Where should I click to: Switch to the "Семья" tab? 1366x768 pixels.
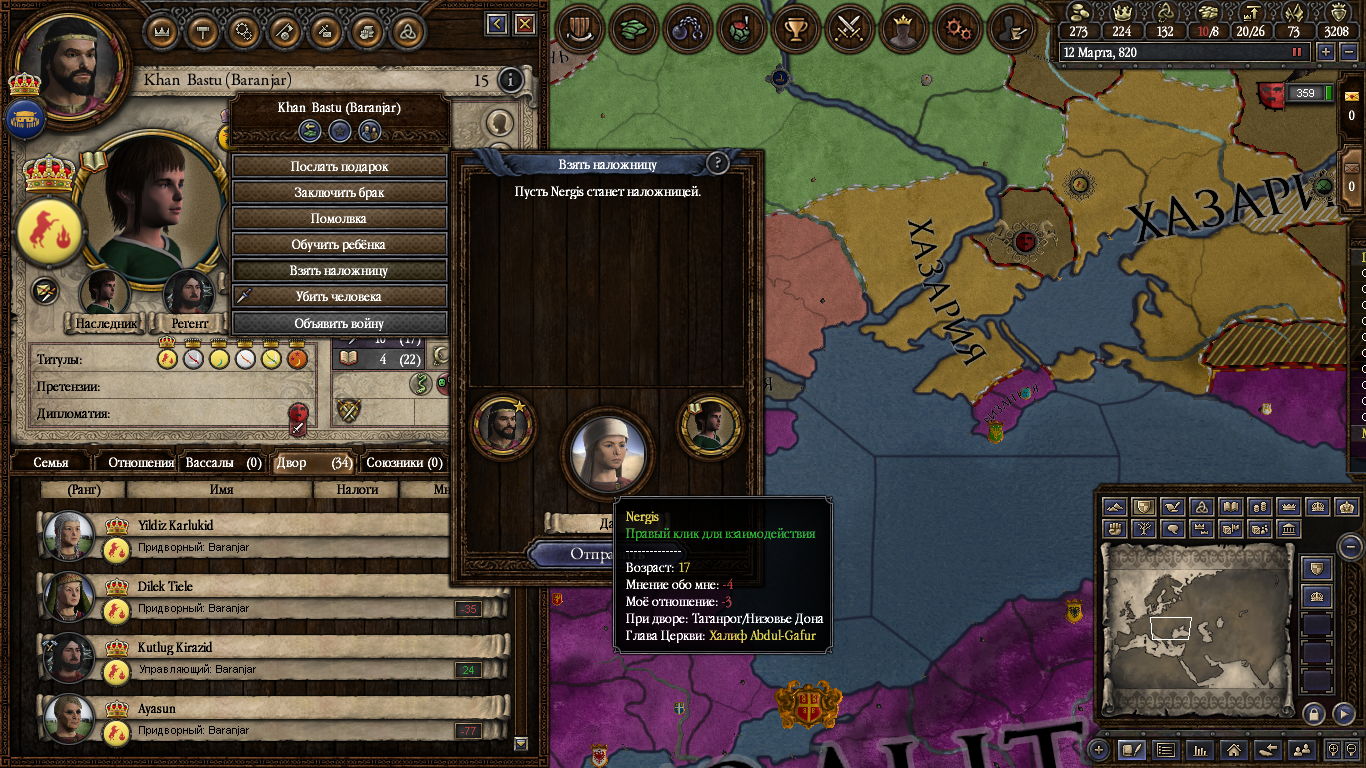point(51,463)
